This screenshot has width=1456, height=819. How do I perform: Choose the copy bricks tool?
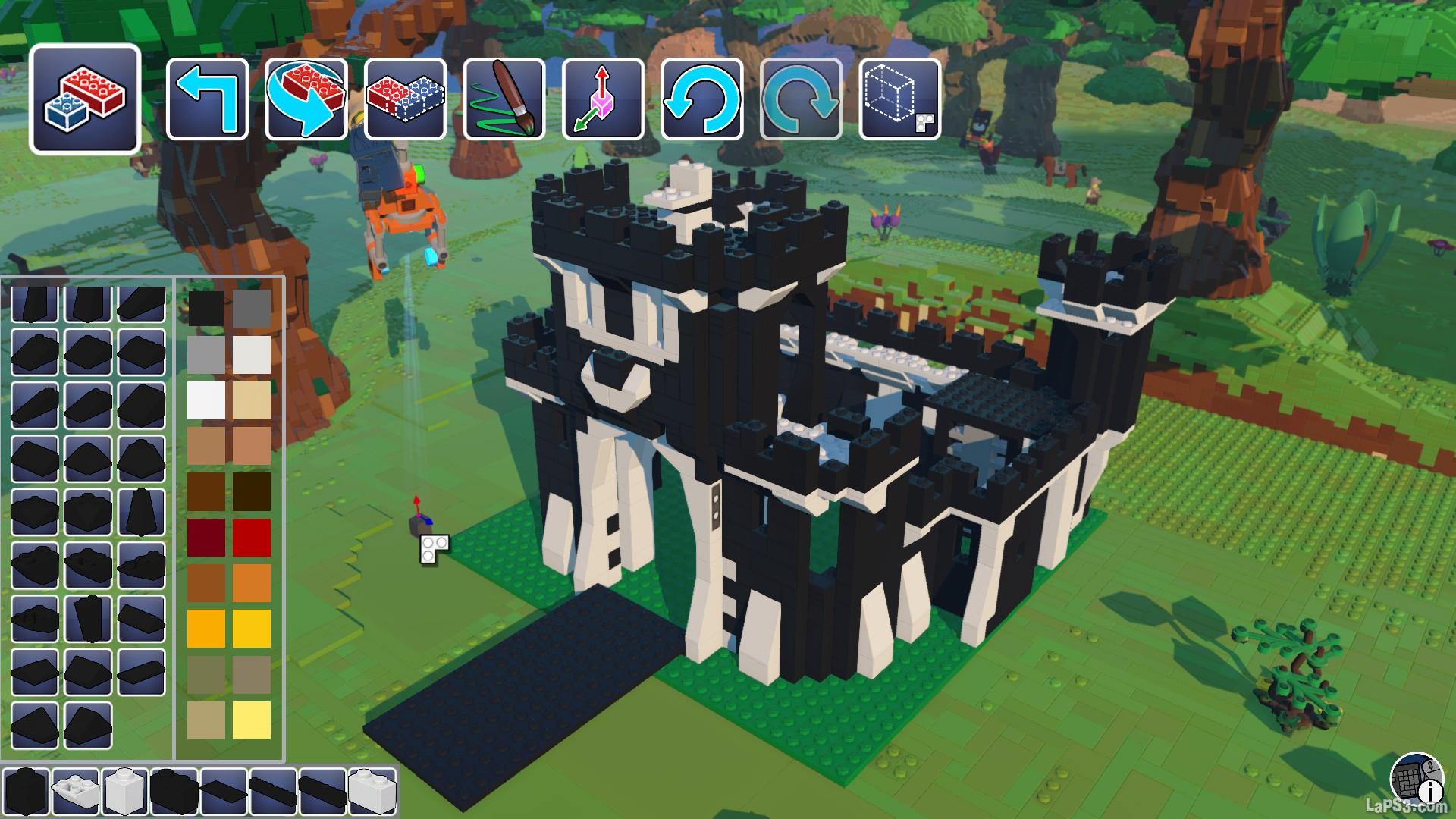[405, 99]
